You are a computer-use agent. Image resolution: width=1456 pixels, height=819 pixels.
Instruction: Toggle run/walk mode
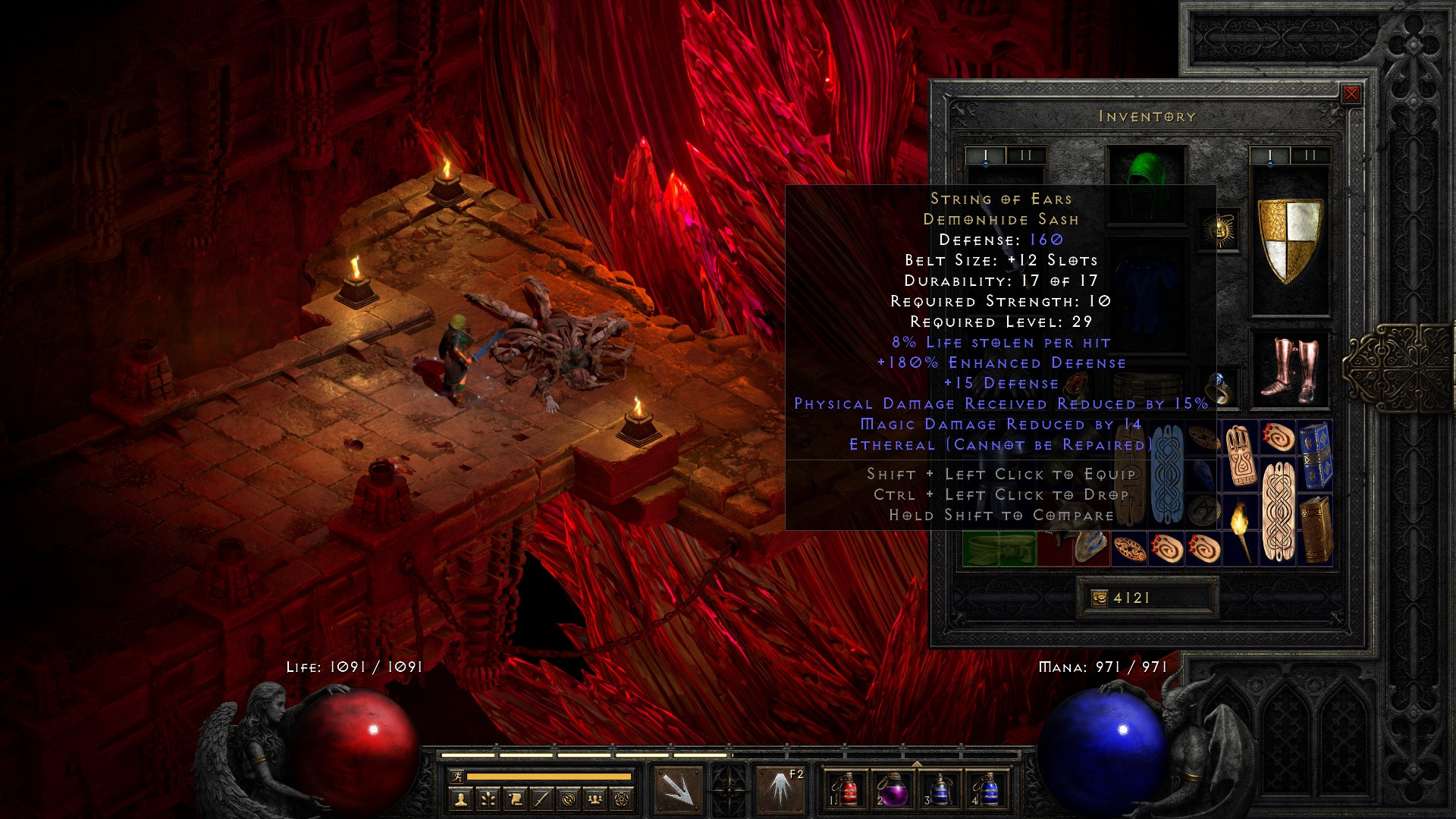pos(457,777)
